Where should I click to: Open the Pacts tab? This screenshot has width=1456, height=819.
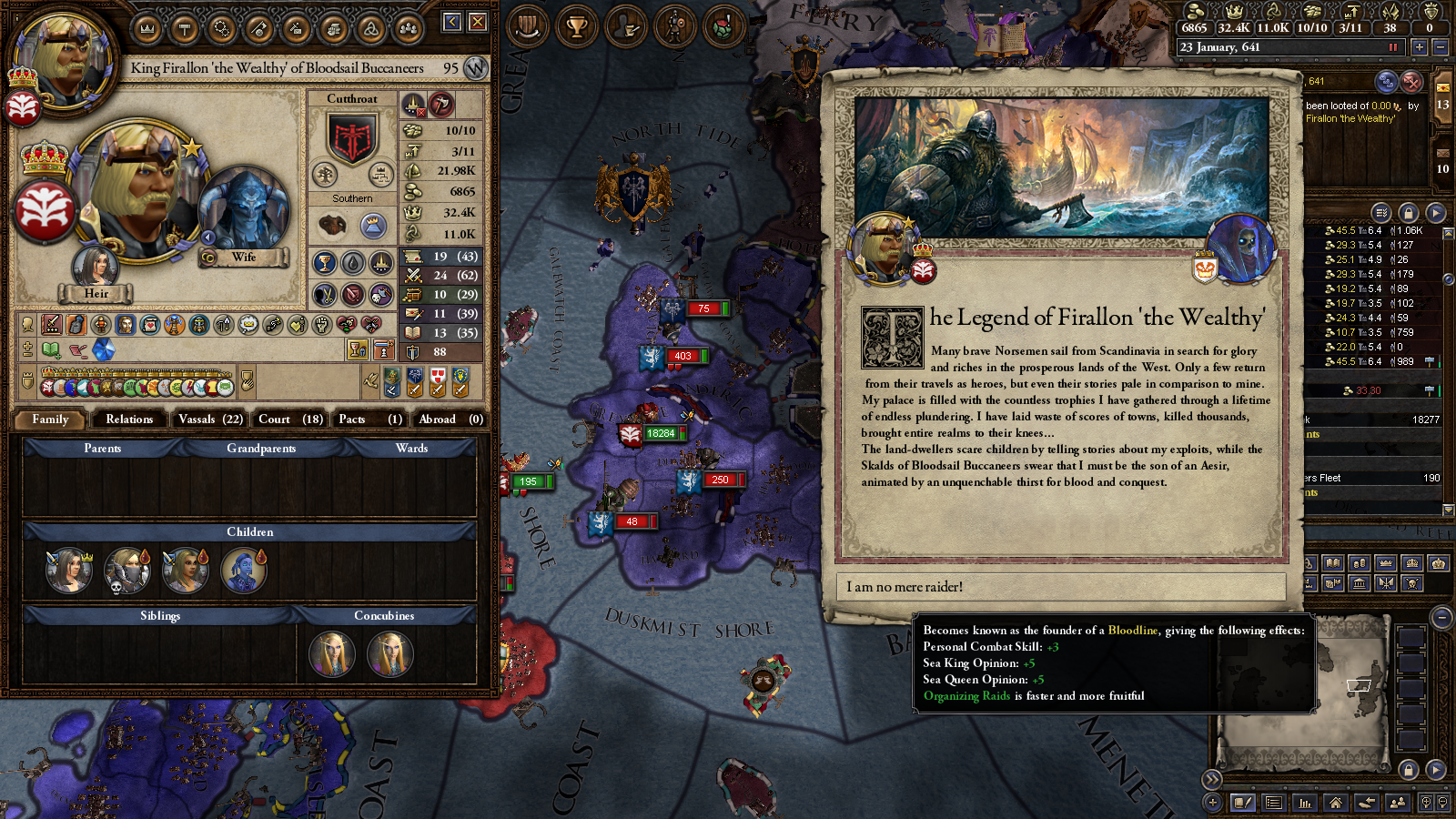point(369,420)
